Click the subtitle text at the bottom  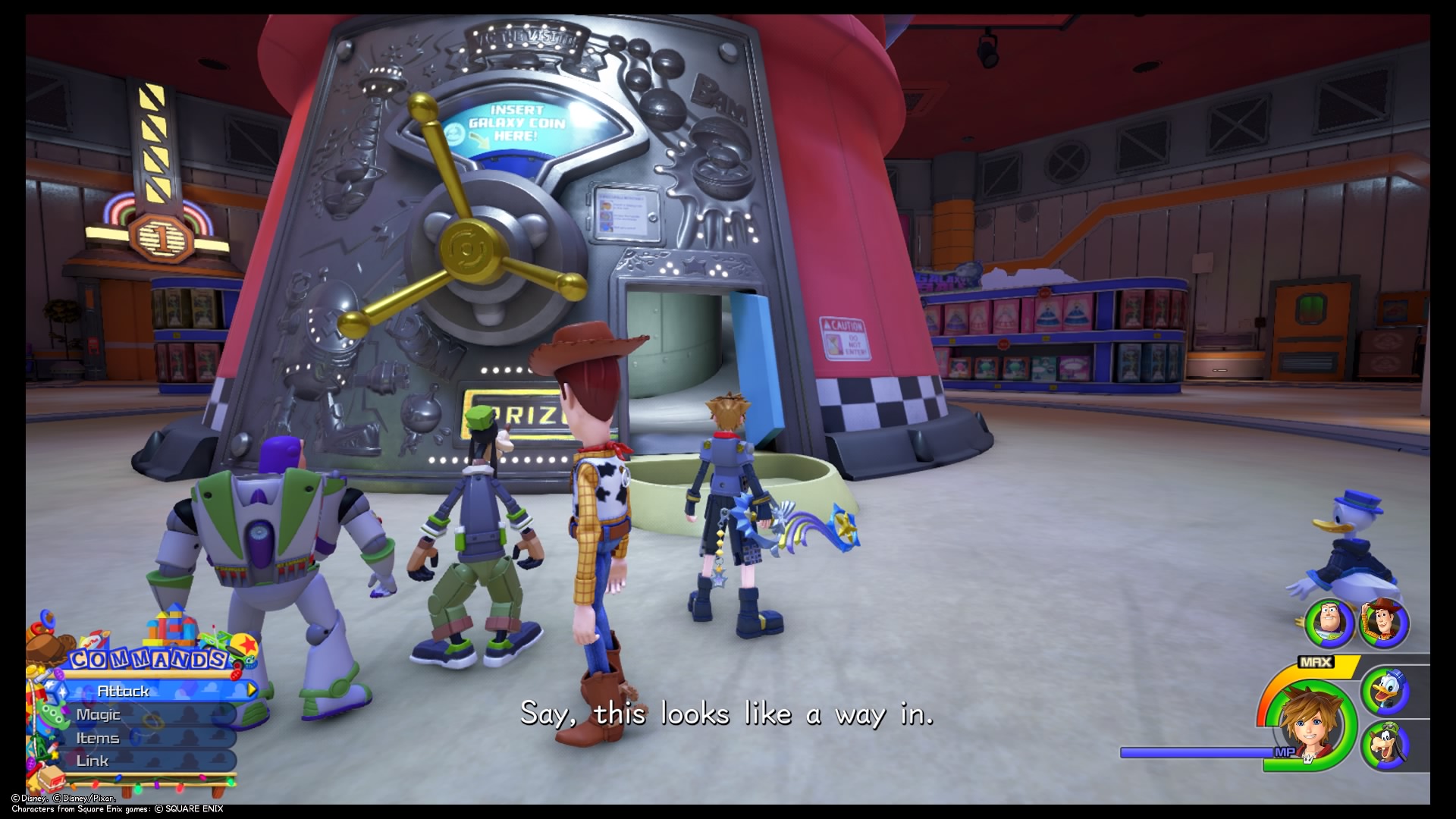pos(726,713)
